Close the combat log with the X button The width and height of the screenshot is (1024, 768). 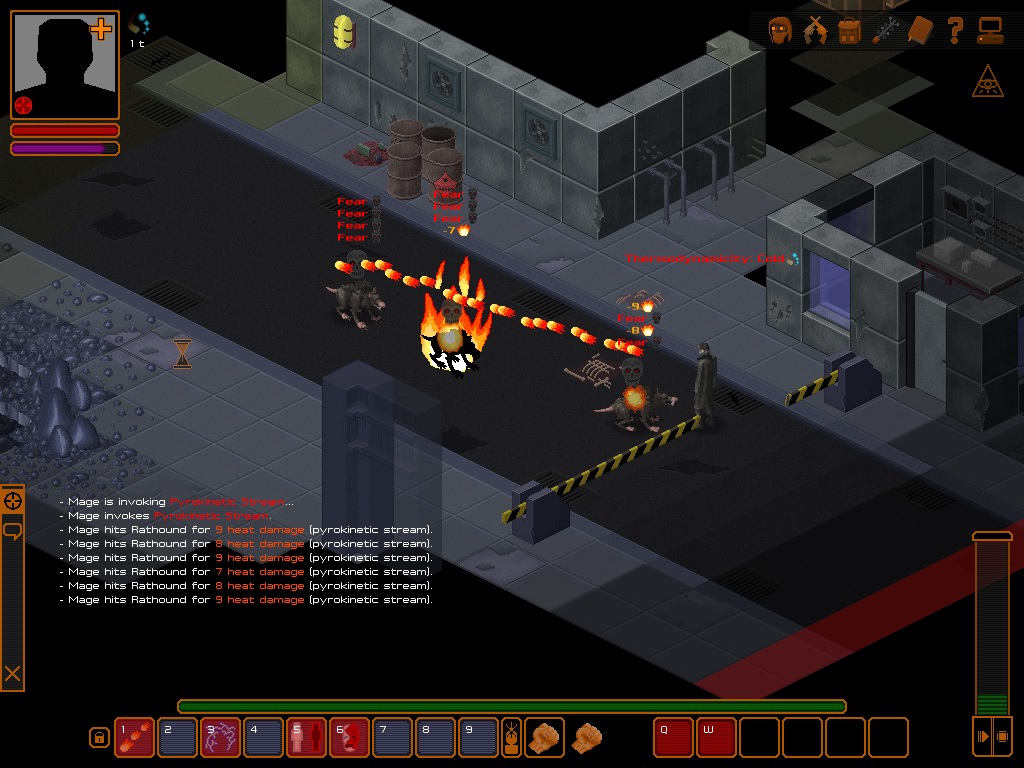click(x=13, y=674)
